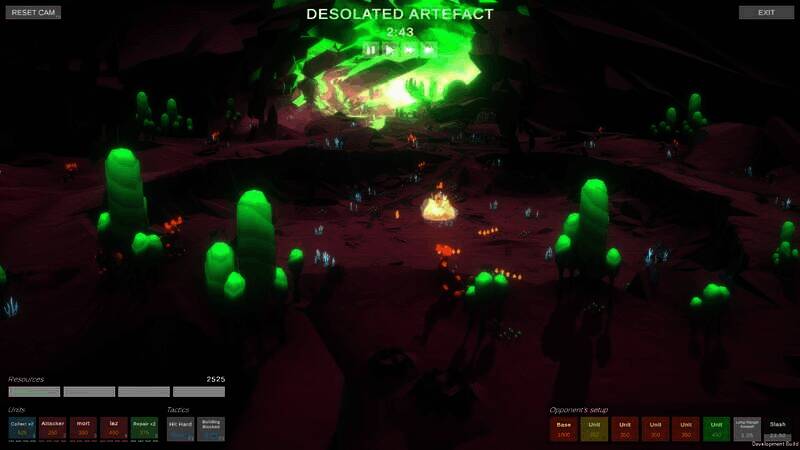Viewport: 800px width, 450px height.
Task: Exit the match
Action: point(766,13)
